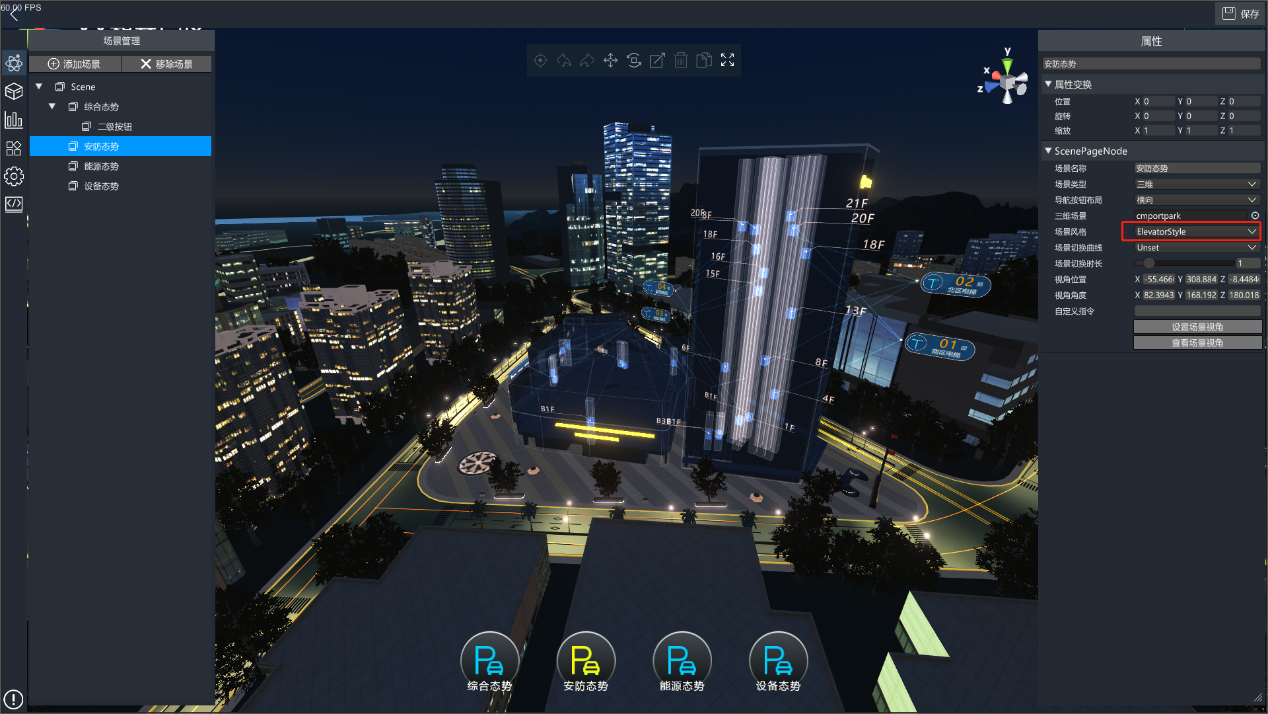The image size is (1268, 714).
Task: Open the 场景切换曲线 Unset dropdown
Action: click(x=1196, y=247)
